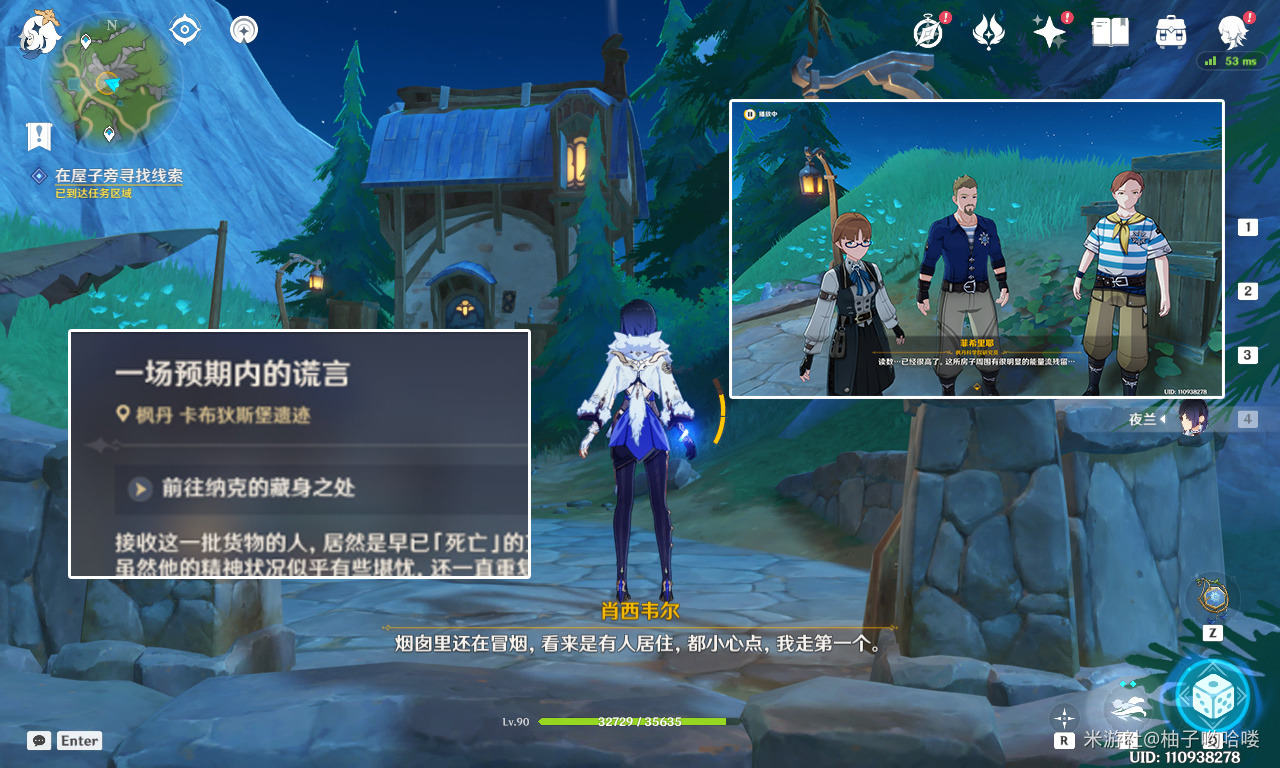
Task: Open the Events compass icon showing notification
Action: point(926,31)
